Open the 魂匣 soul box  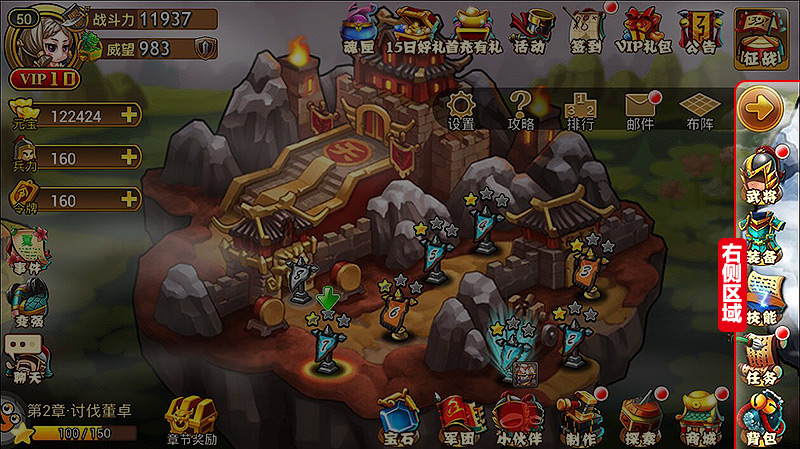[x=357, y=29]
